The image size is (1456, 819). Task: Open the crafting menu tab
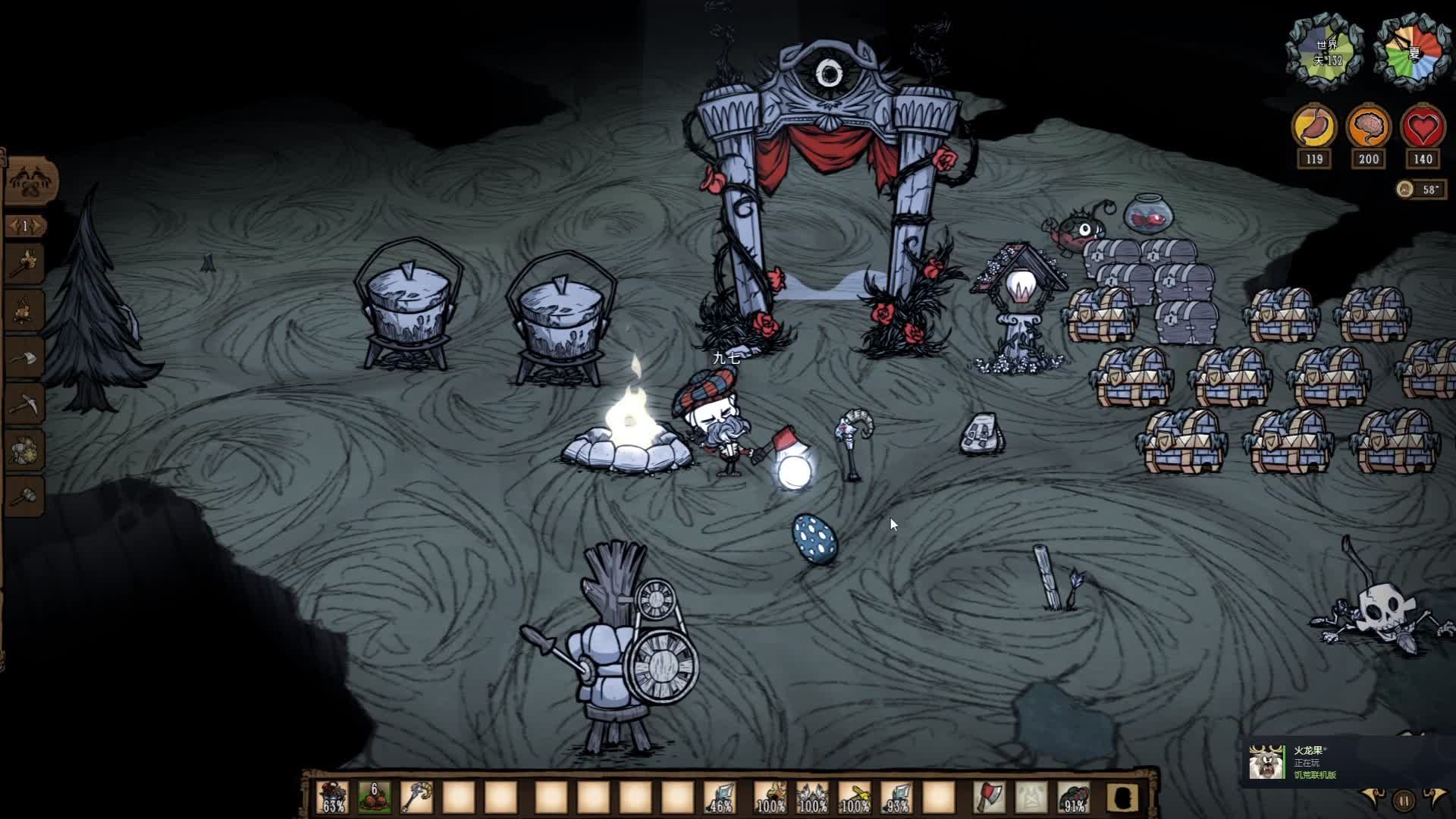pos(30,180)
